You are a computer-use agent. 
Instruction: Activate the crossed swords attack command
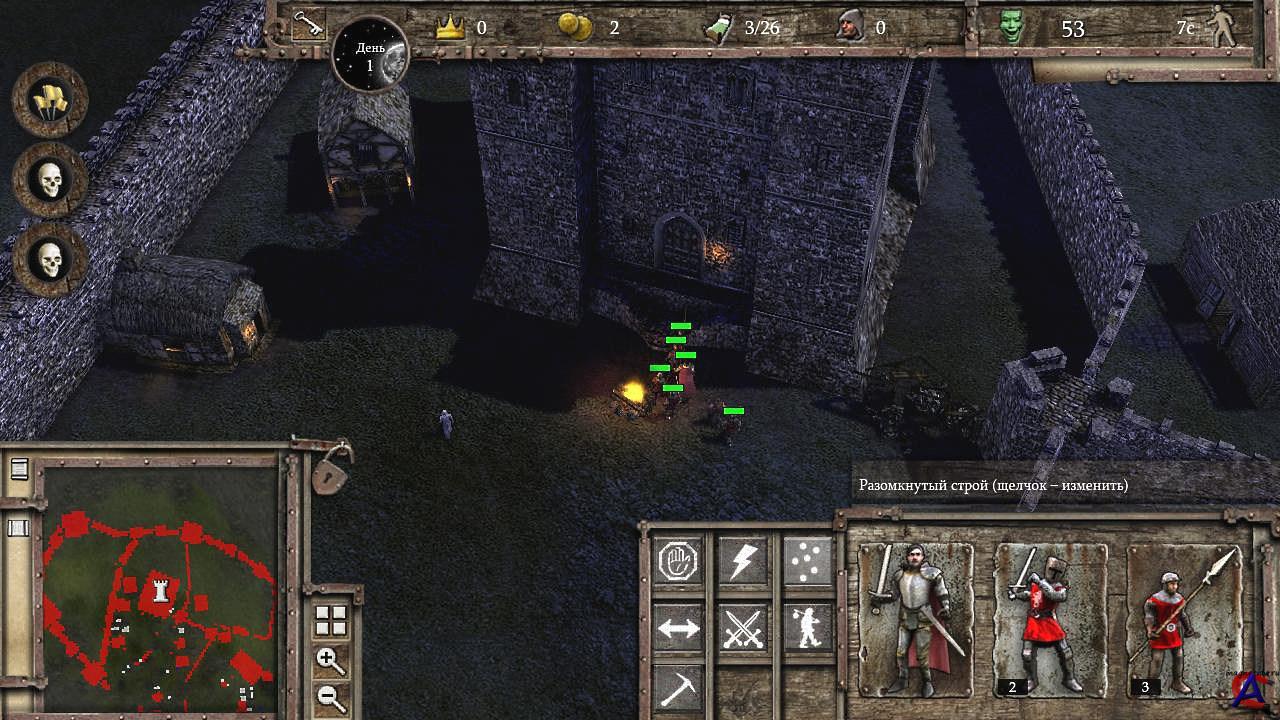click(743, 628)
